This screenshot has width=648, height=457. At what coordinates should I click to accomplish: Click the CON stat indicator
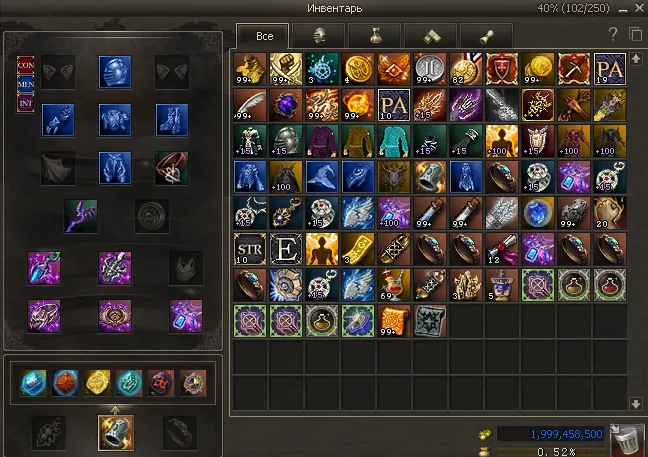[x=26, y=65]
